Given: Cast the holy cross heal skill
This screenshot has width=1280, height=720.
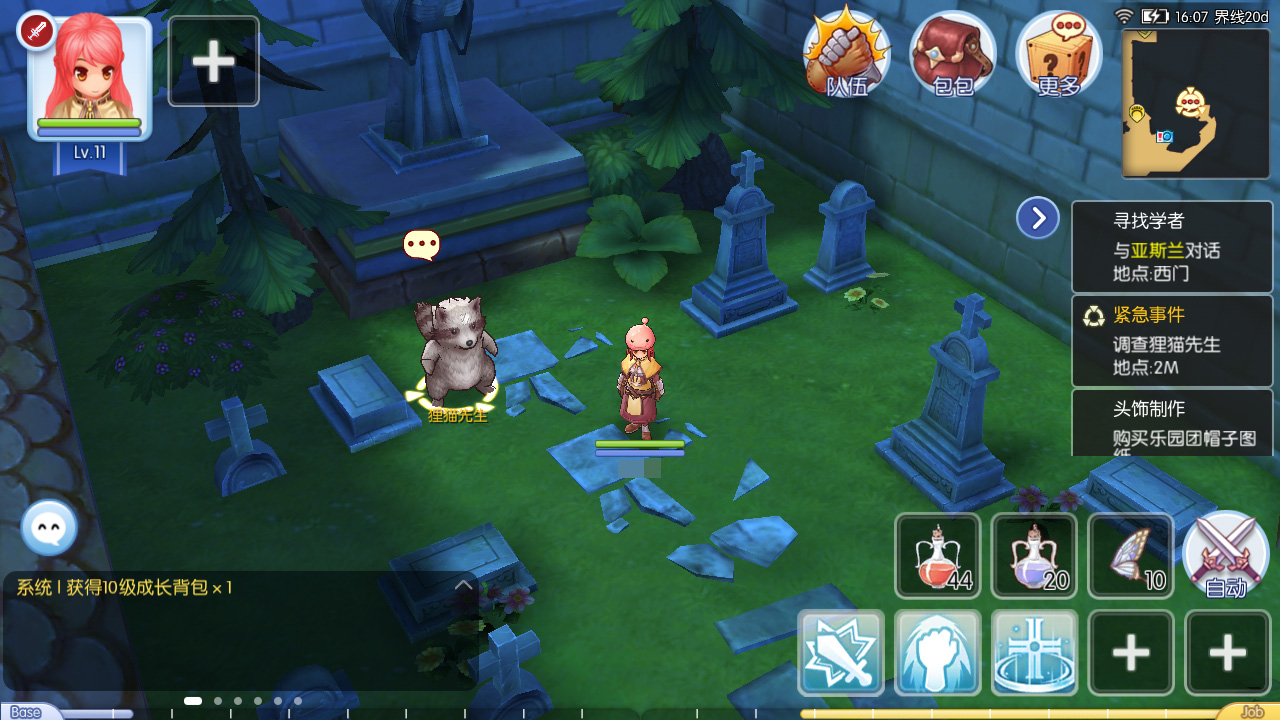Looking at the screenshot, I should (x=1034, y=653).
